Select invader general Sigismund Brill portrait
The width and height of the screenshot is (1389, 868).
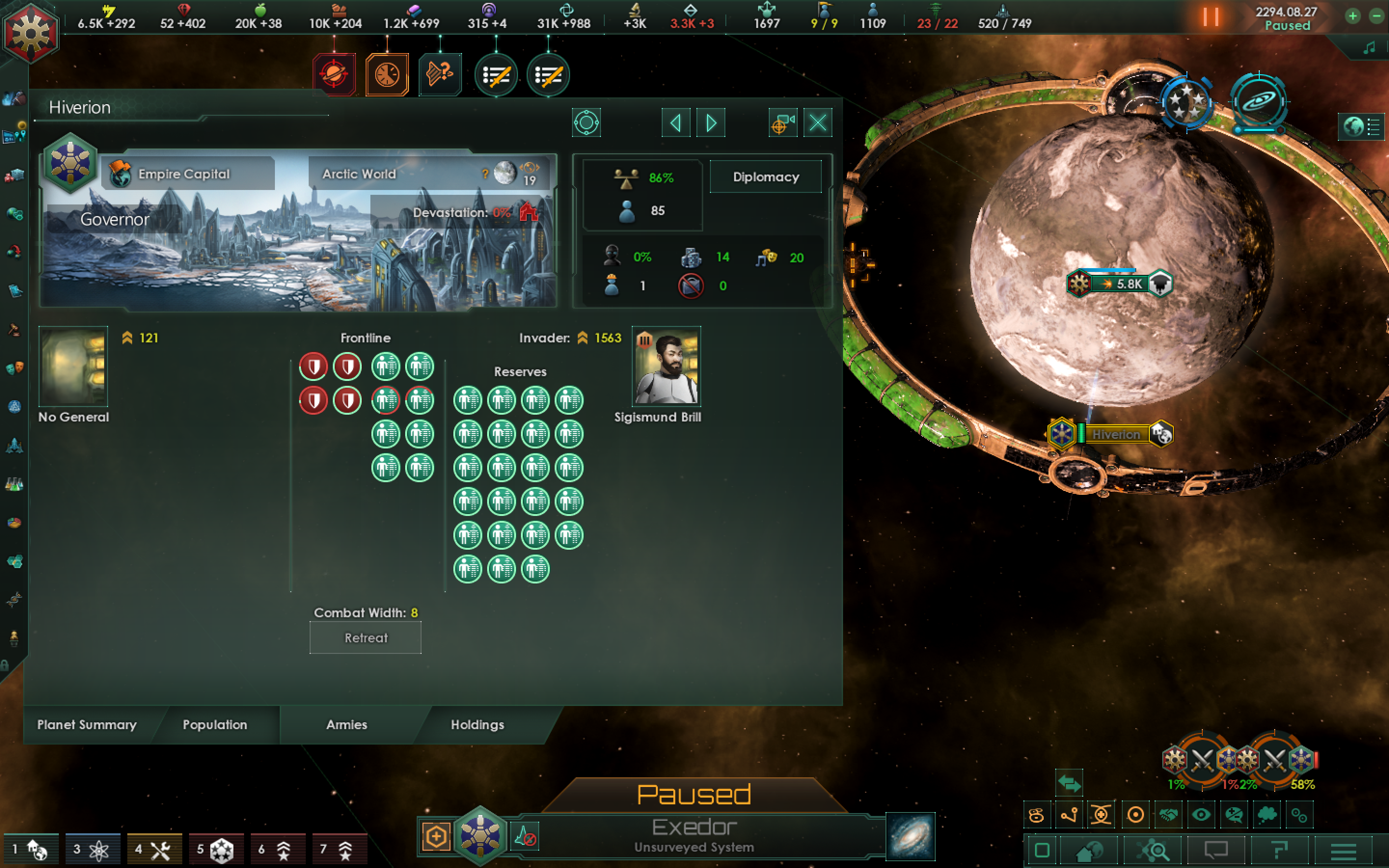pyautogui.click(x=666, y=366)
